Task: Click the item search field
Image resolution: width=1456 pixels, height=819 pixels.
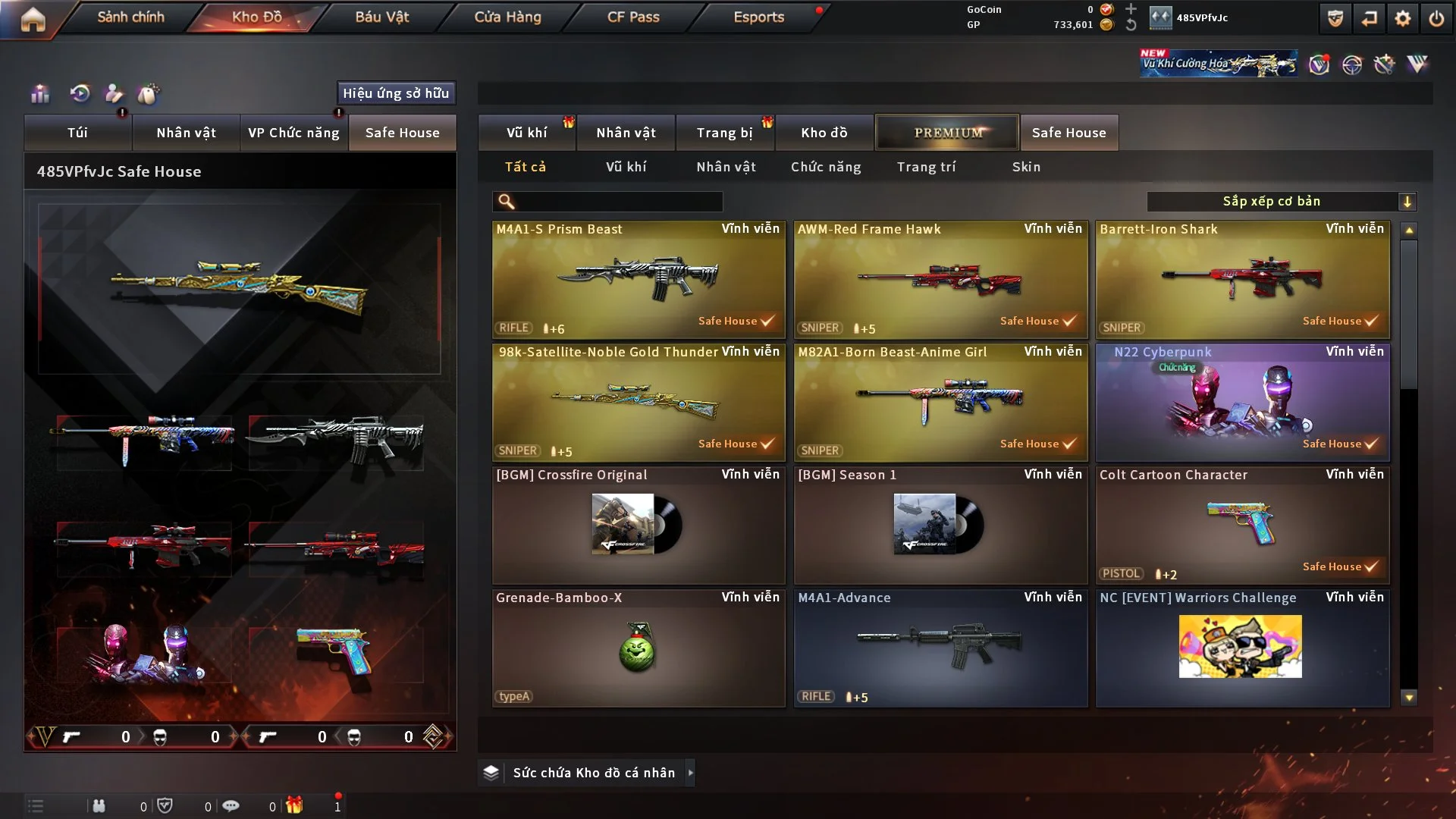Action: coord(618,201)
